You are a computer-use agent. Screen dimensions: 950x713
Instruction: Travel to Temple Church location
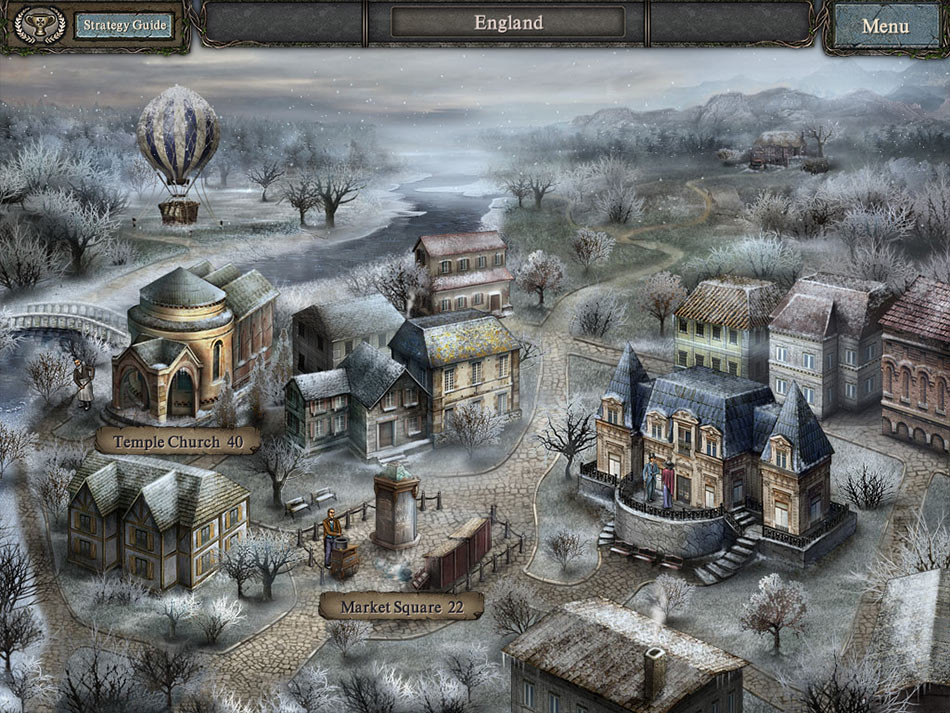(x=178, y=441)
